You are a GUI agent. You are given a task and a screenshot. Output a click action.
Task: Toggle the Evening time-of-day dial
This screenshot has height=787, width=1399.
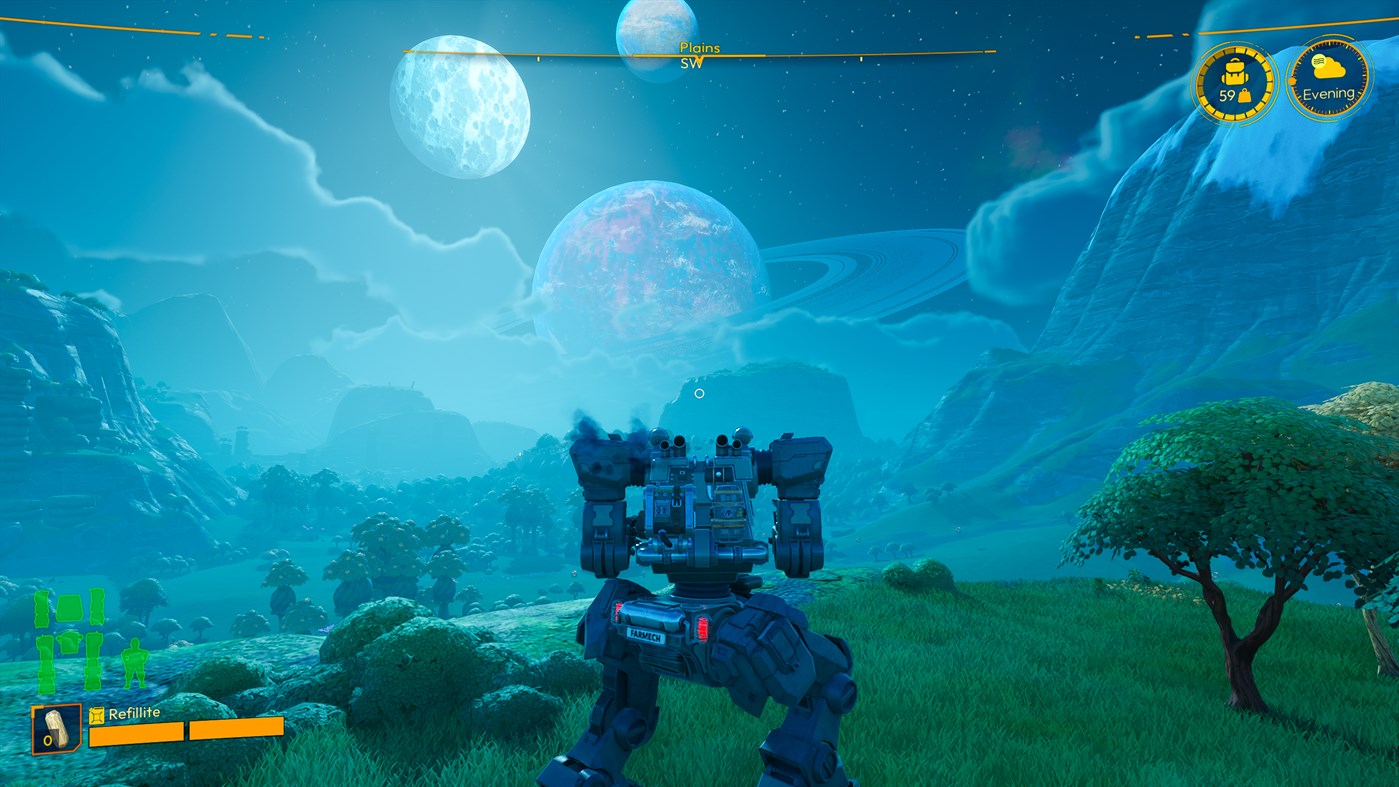point(1327,94)
